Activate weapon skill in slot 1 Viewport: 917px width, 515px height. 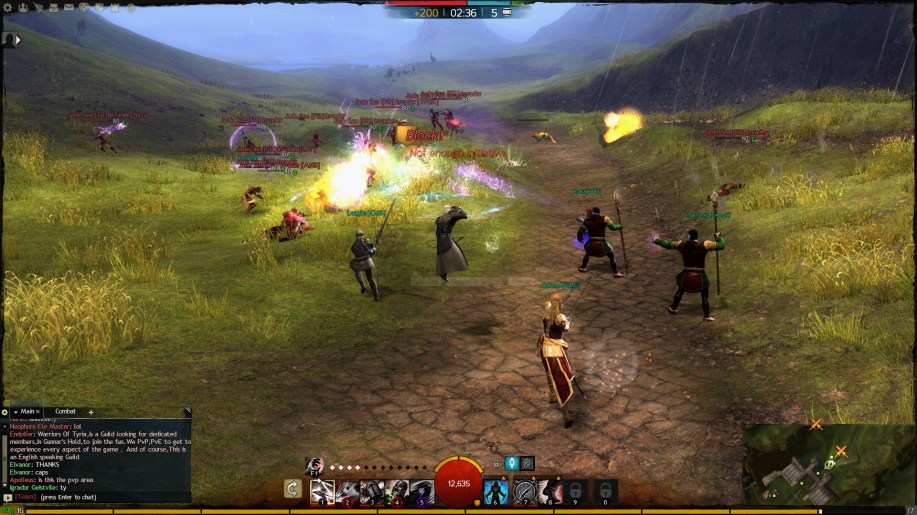pos(322,490)
